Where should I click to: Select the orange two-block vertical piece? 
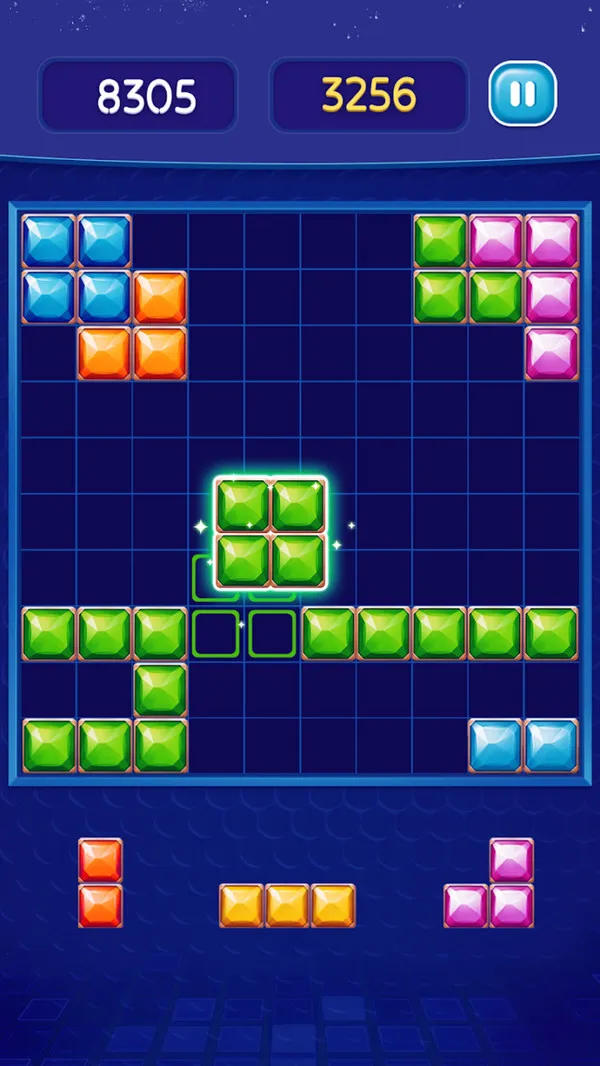click(x=100, y=883)
